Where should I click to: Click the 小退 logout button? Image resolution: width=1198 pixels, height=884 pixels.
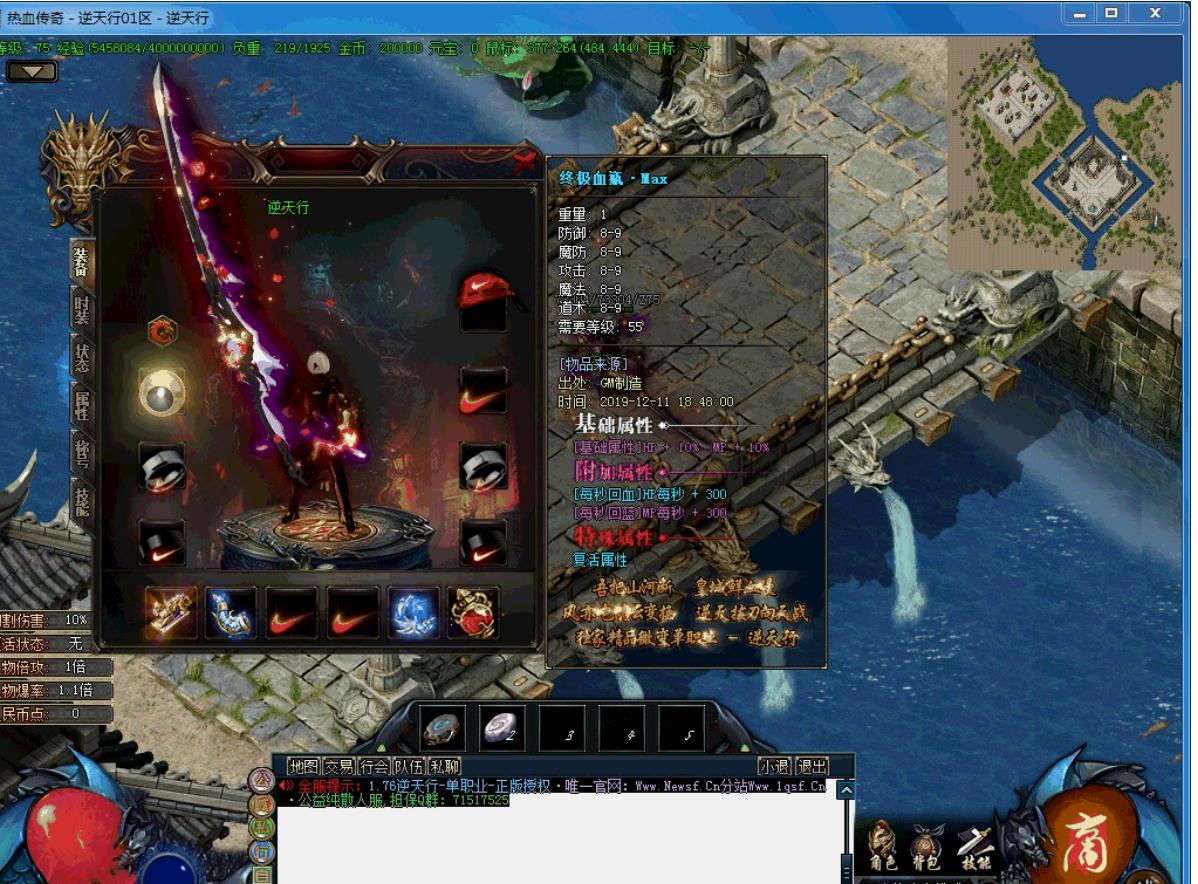click(774, 766)
